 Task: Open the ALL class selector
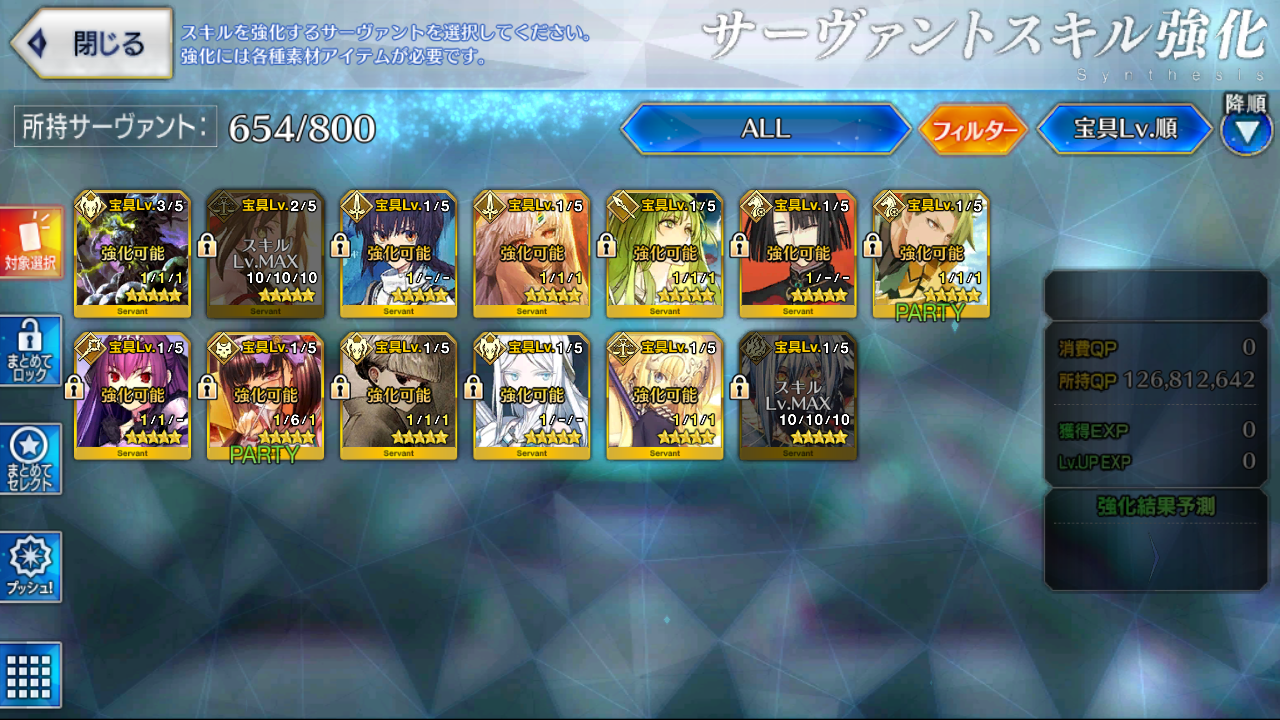tap(765, 129)
